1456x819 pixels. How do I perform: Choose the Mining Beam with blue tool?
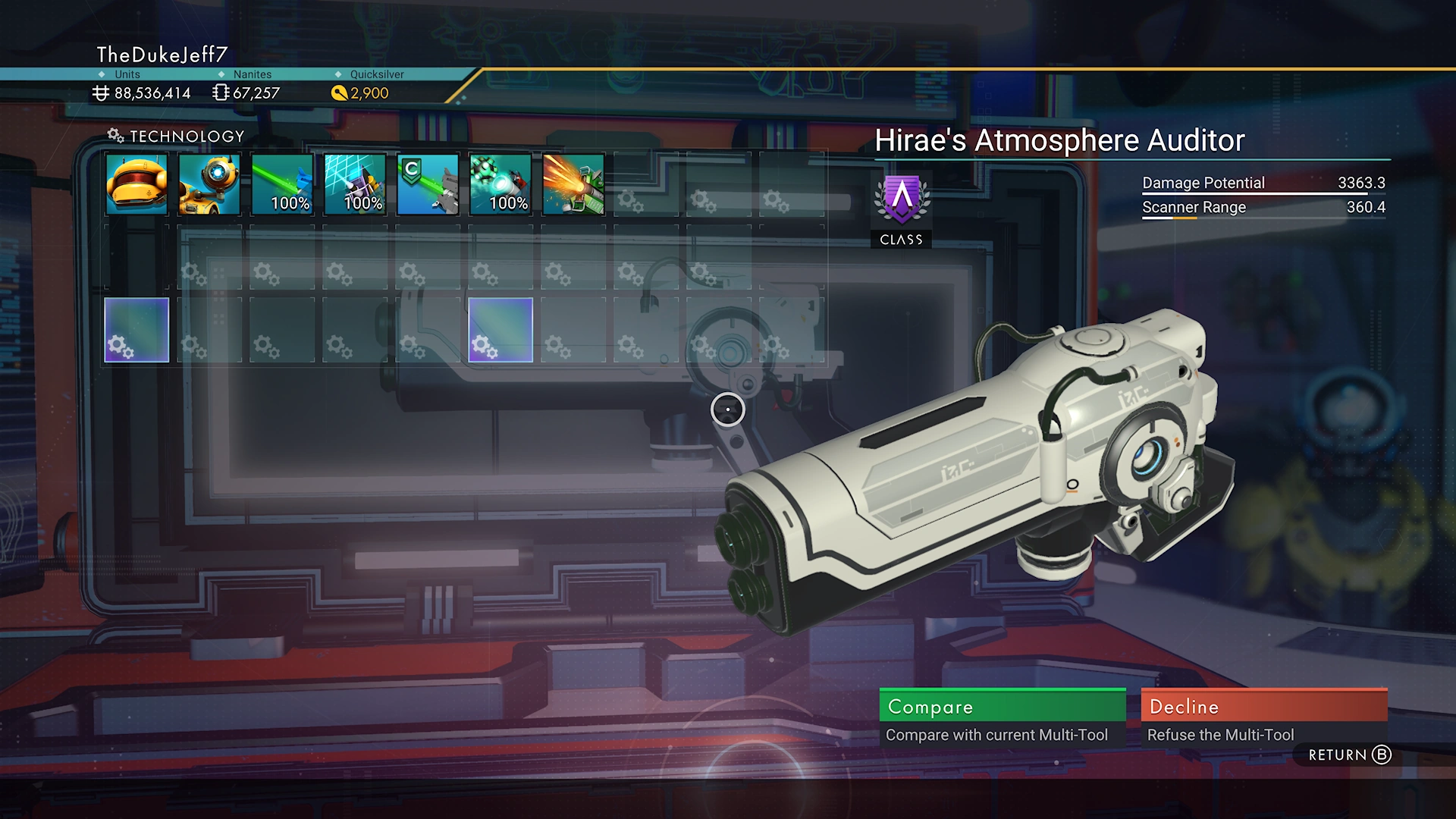pyautogui.click(x=282, y=185)
